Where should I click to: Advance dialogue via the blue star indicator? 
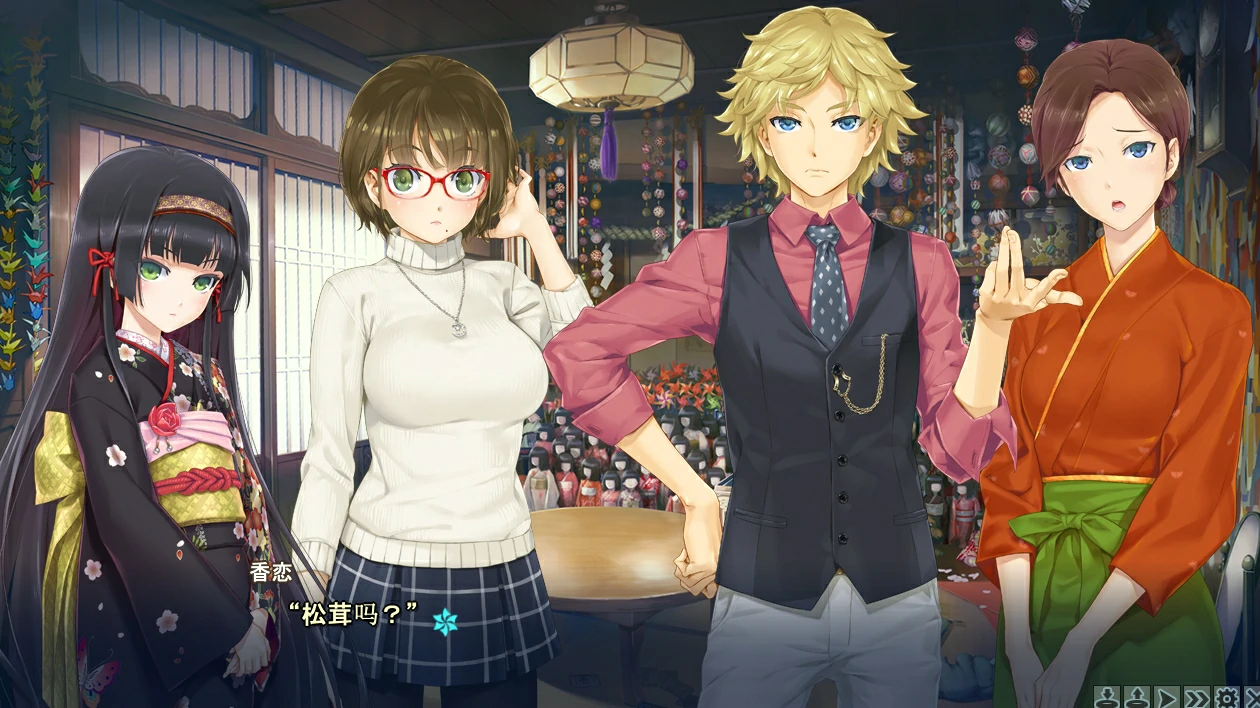click(445, 622)
